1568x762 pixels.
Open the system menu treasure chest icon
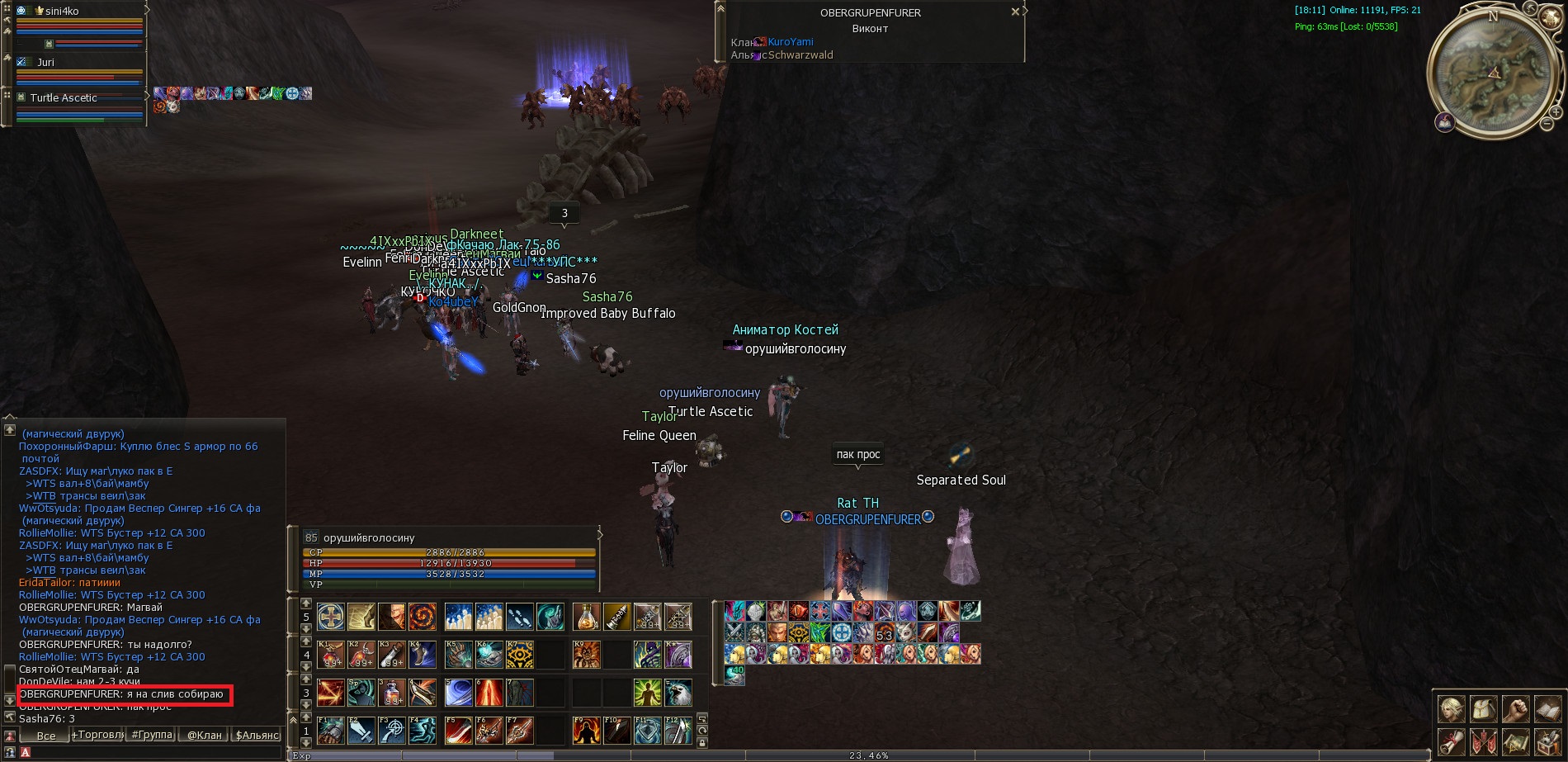(x=1547, y=741)
